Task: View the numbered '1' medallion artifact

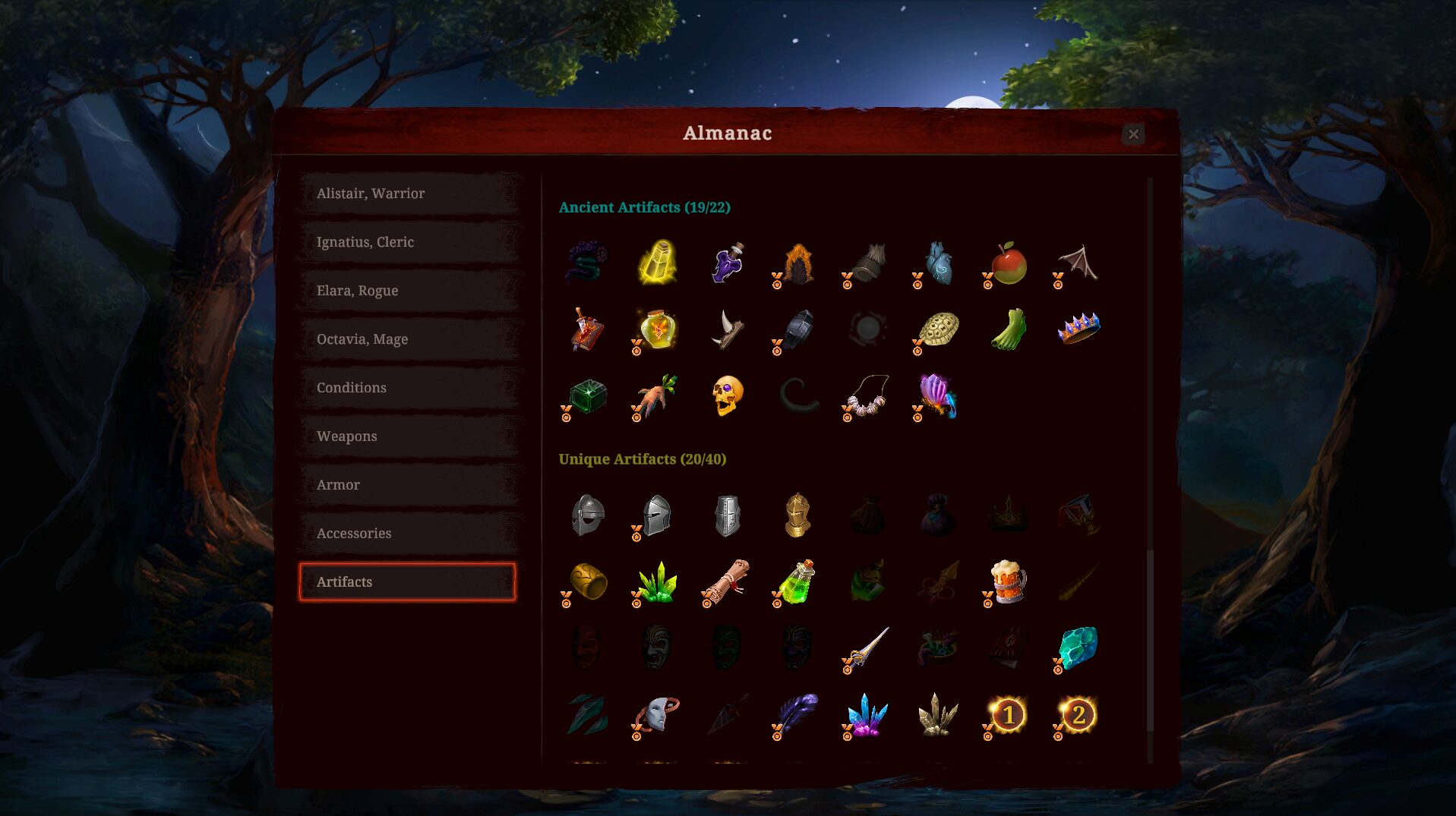Action: [x=1009, y=715]
